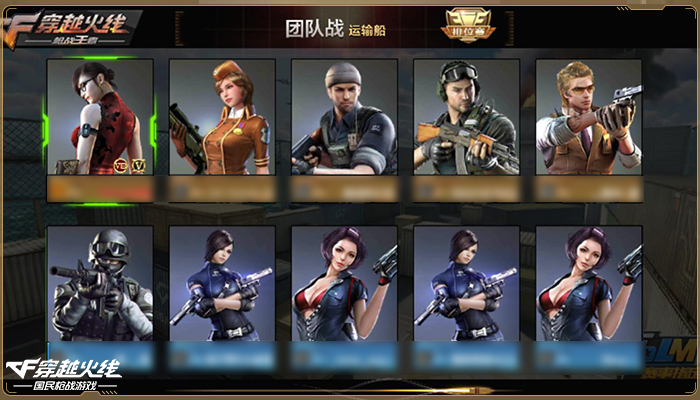Select the bearded man in beanie card
This screenshot has width=700, height=400.
point(344,117)
